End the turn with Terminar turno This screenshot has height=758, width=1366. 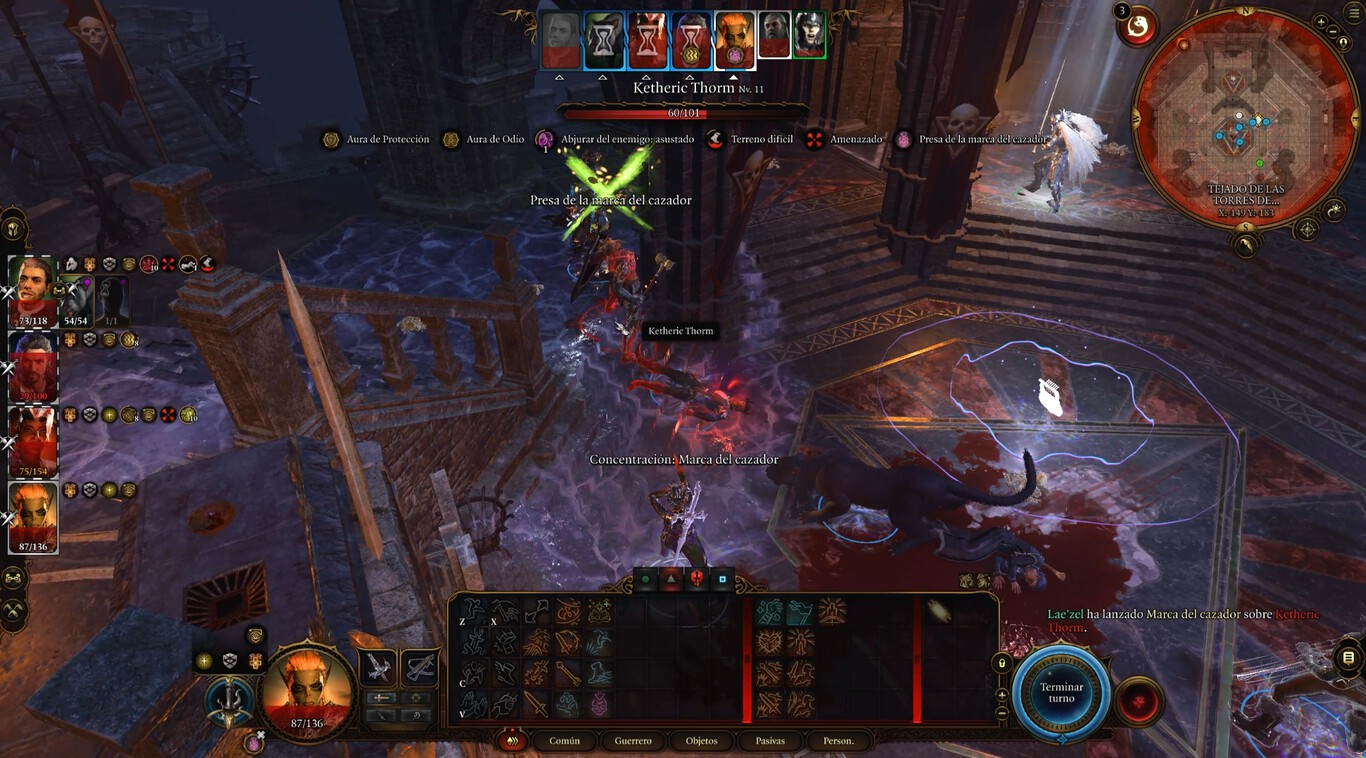pyautogui.click(x=1061, y=693)
